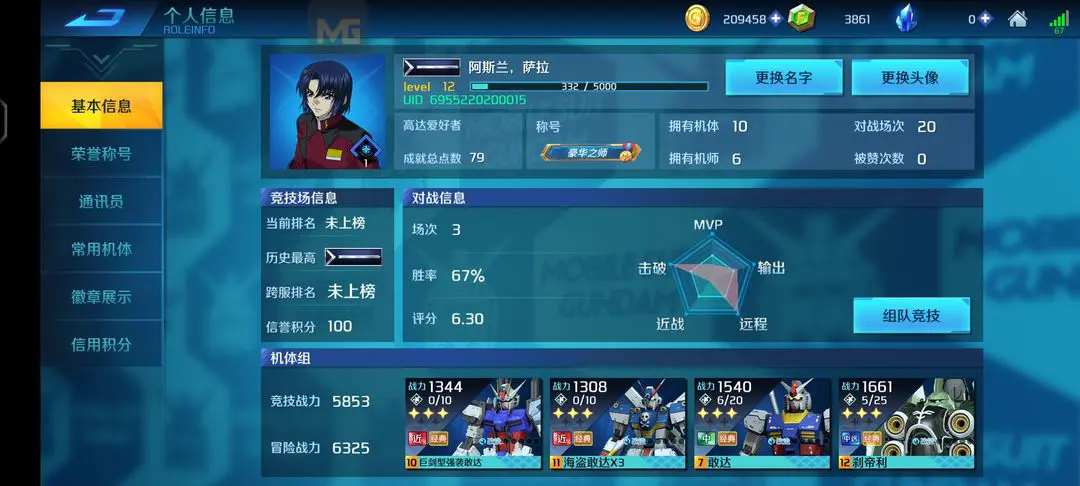Switch to the 基本信息 tab
Image resolution: width=1080 pixels, height=486 pixels.
[x=101, y=106]
